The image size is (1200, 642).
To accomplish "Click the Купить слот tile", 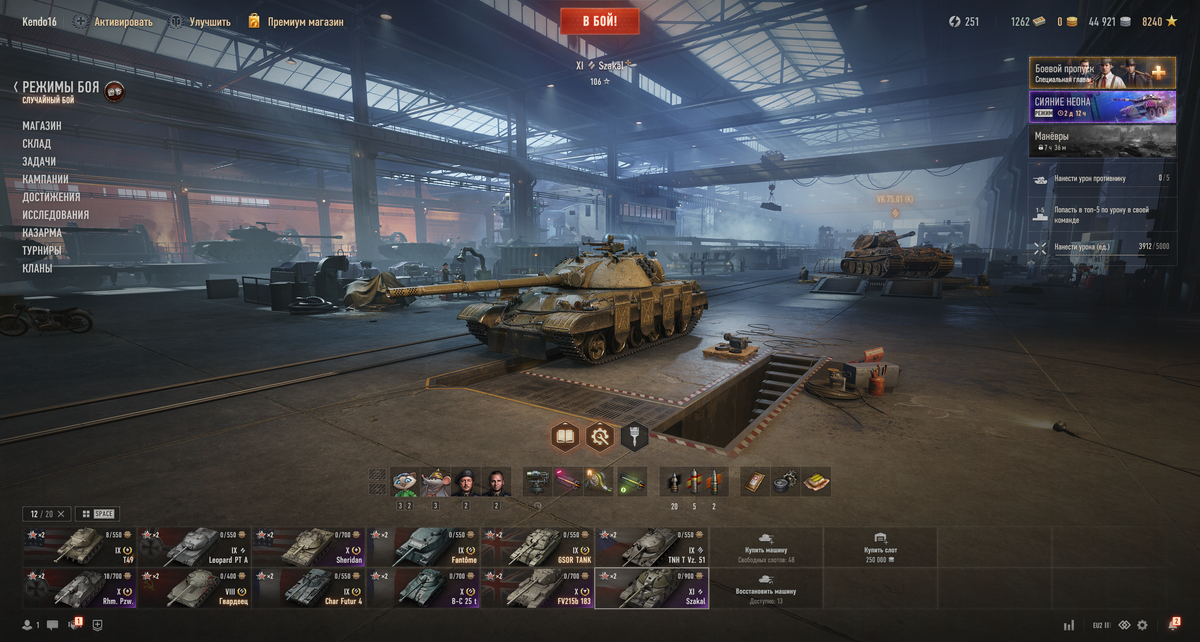I will click(x=880, y=547).
